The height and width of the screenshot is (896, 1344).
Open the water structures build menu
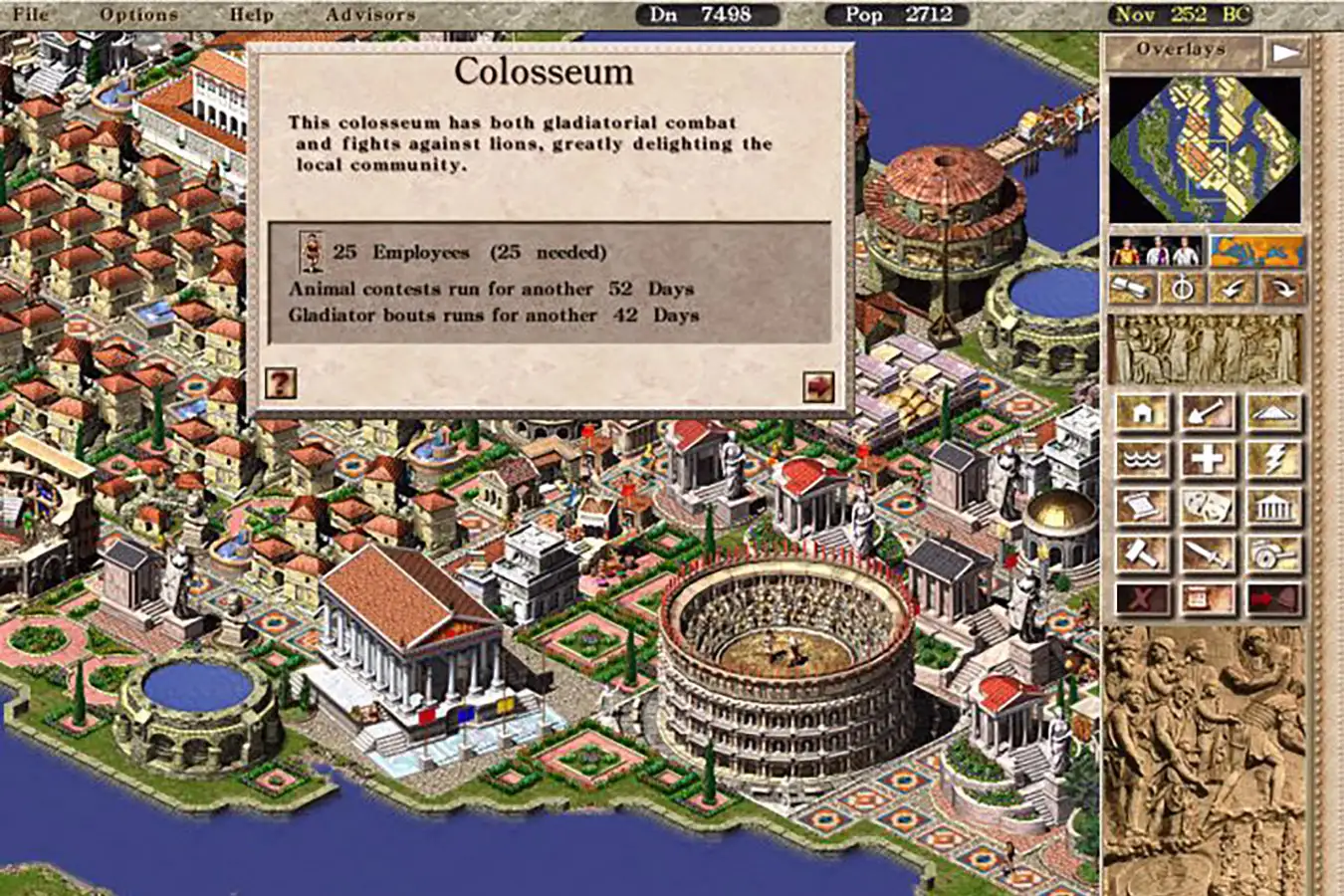1141,459
